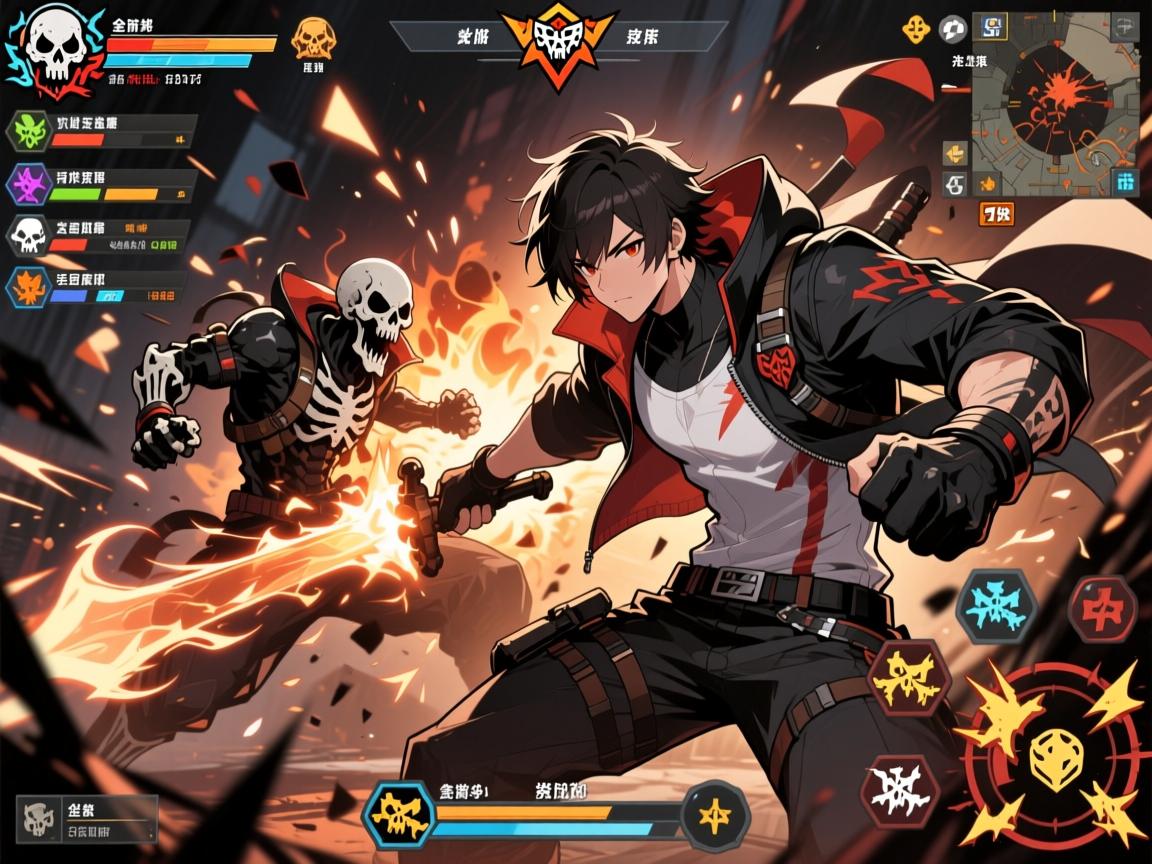Open the center skull emblem at top
The height and width of the screenshot is (864, 1152).
pyautogui.click(x=558, y=40)
